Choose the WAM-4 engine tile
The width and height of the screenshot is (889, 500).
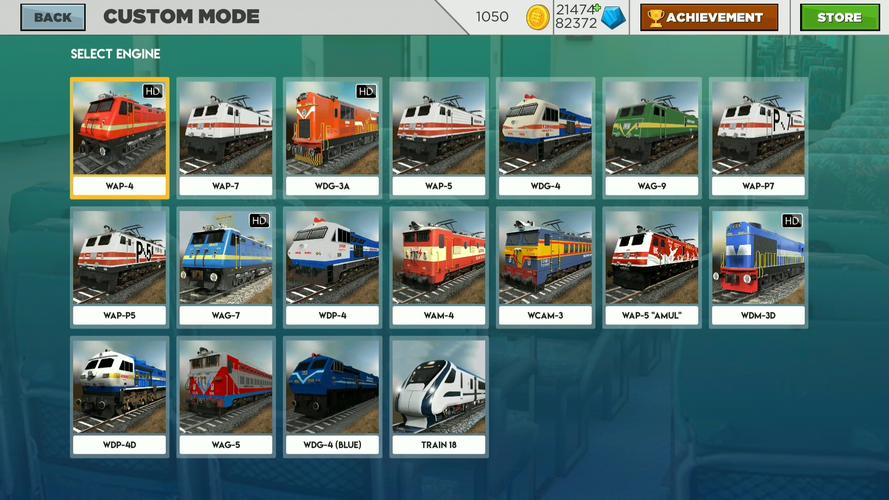pos(439,267)
